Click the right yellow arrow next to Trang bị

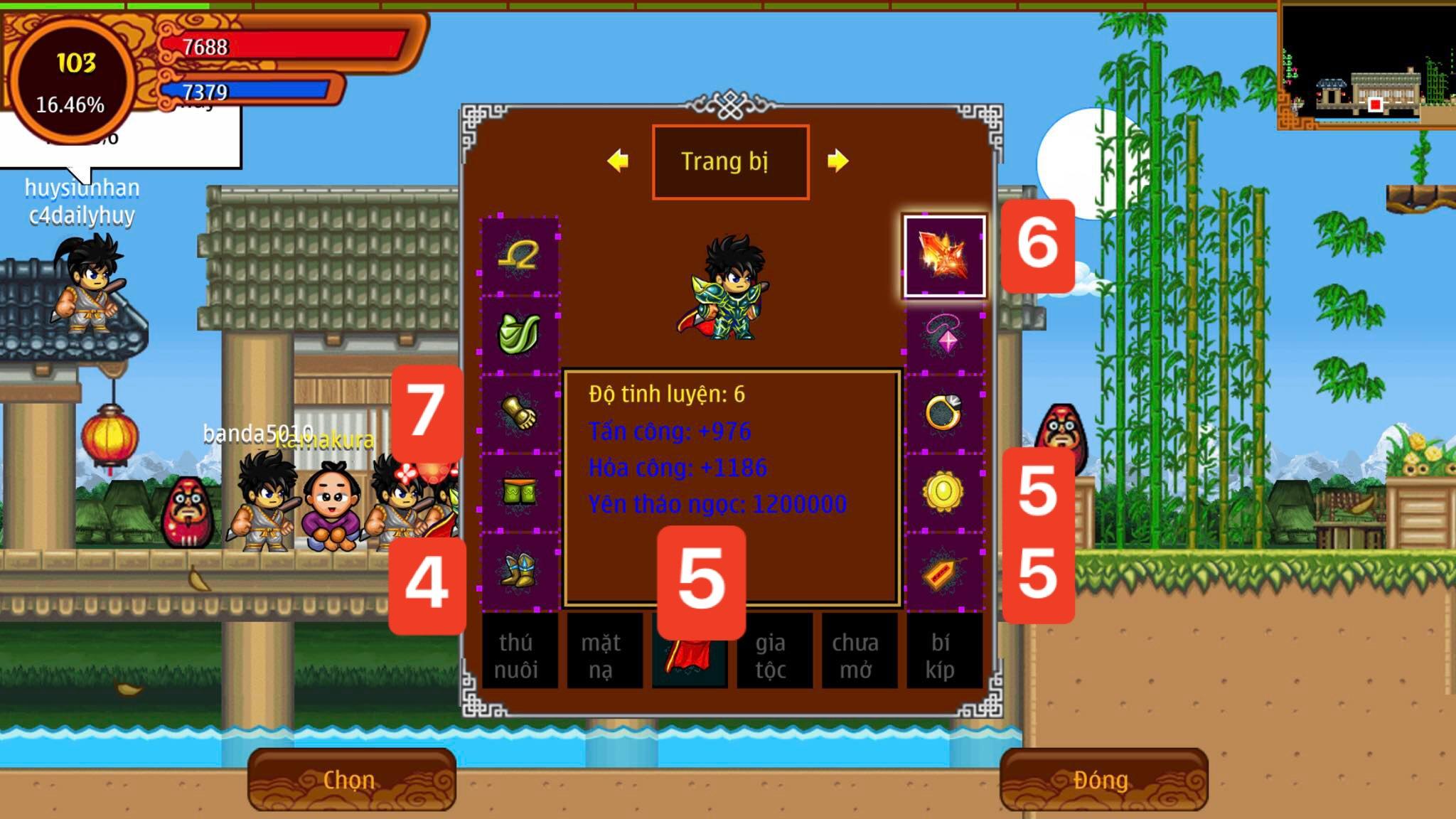pos(840,162)
